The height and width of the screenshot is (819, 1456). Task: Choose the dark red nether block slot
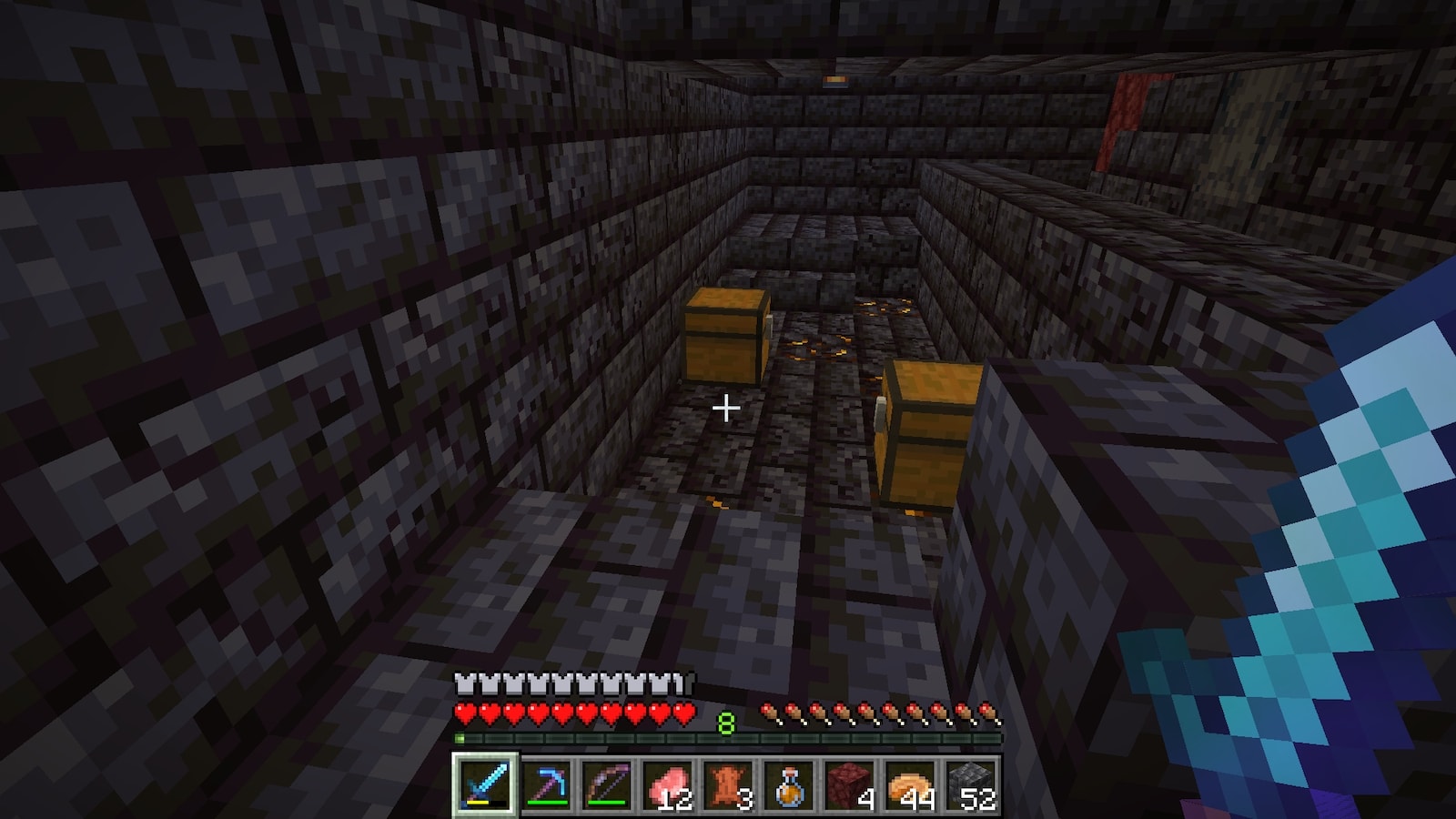pos(849,784)
